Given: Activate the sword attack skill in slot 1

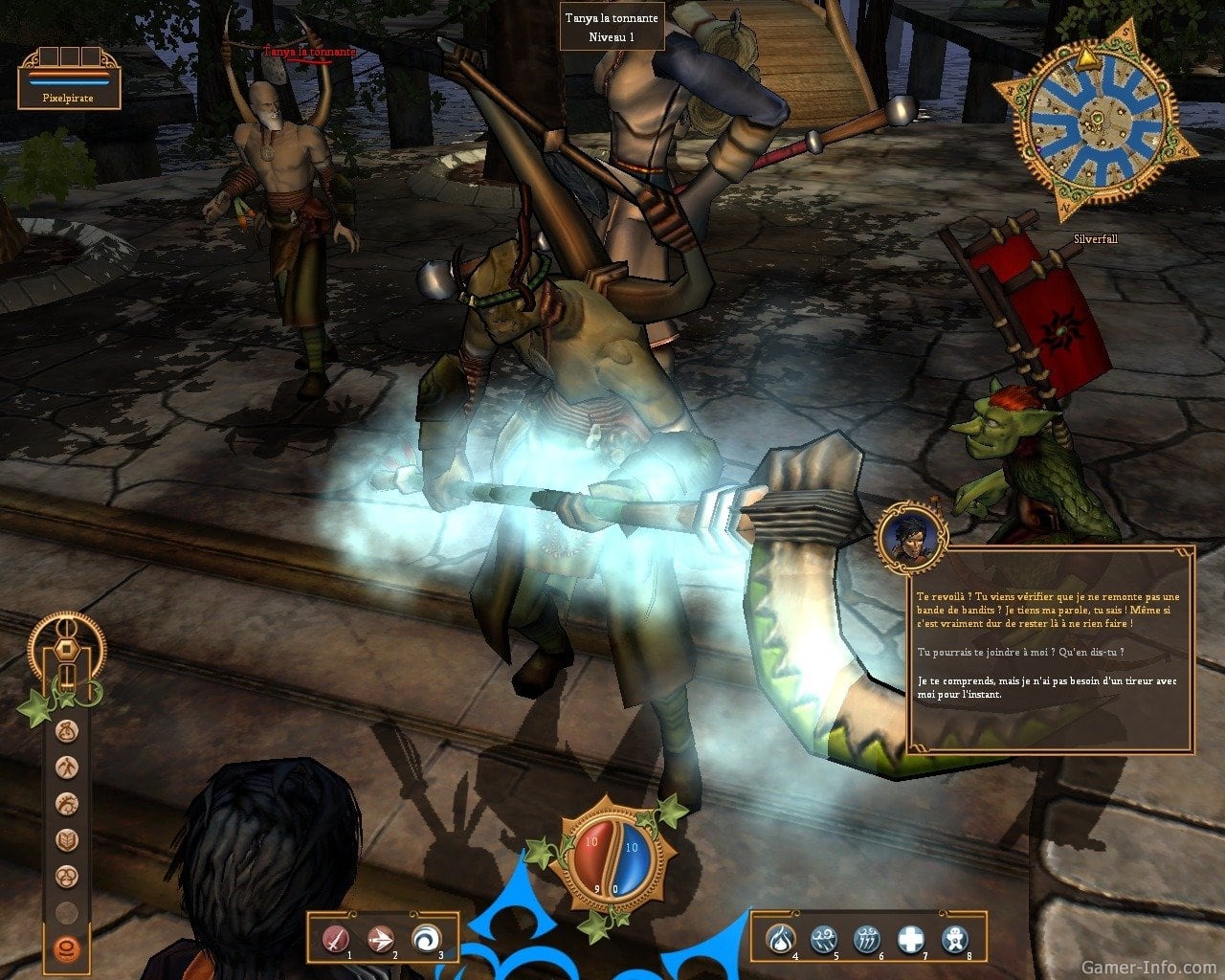Looking at the screenshot, I should (x=337, y=939).
